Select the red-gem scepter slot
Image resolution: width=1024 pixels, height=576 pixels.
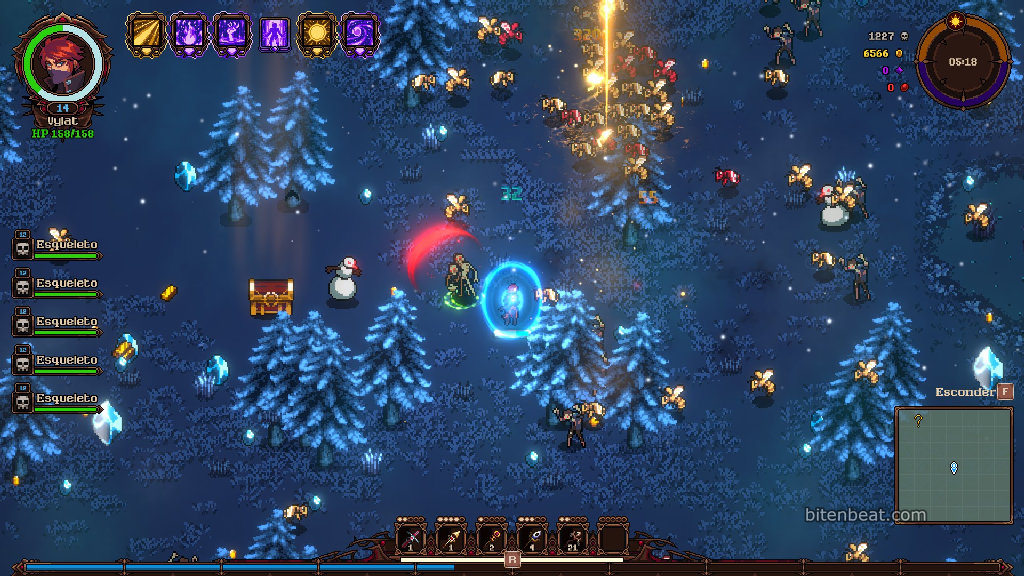(x=492, y=539)
